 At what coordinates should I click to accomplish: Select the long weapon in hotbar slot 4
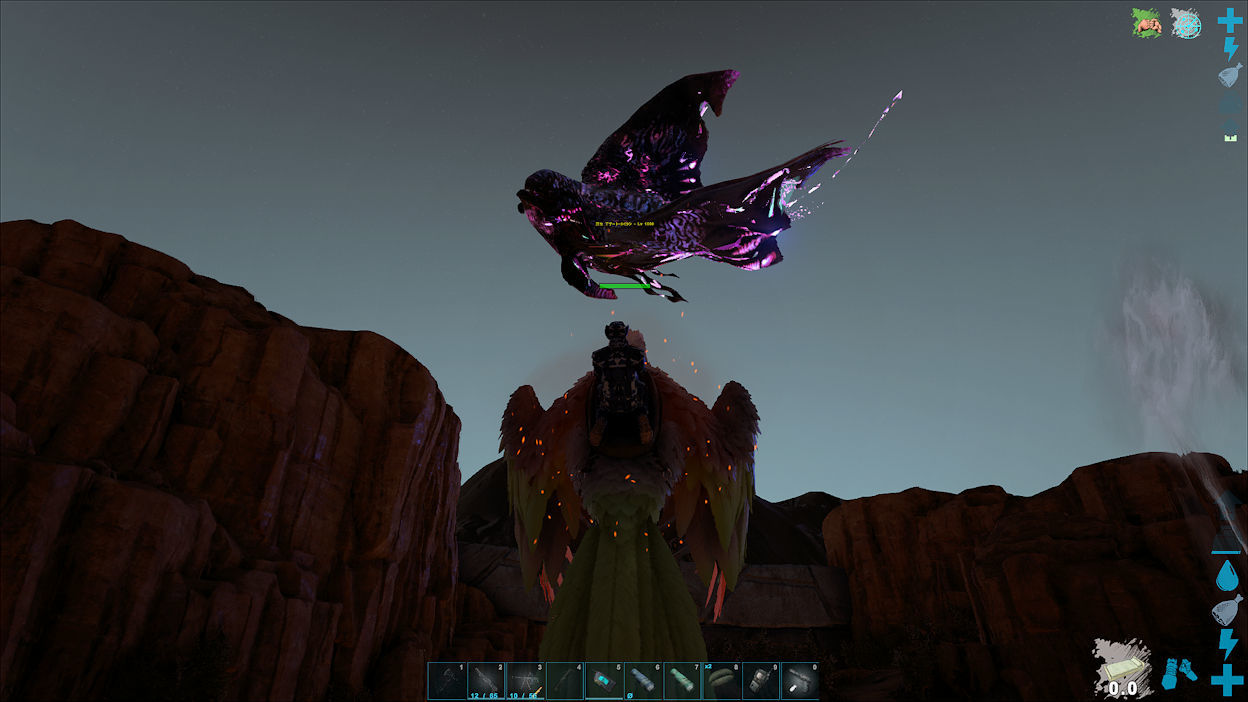[565, 681]
